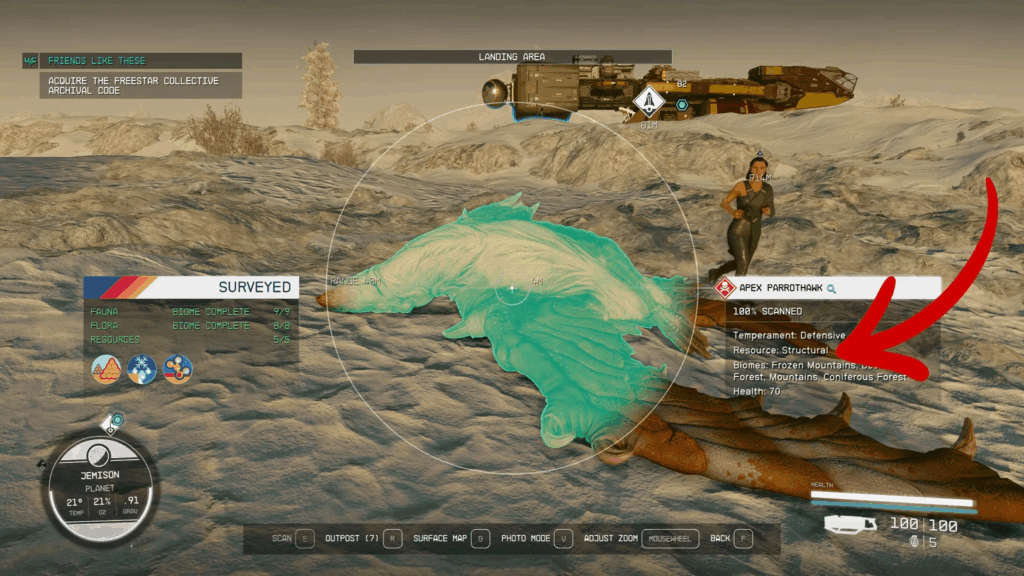Viewport: 1024px width, 576px height.
Task: Choose the molecule resource icon
Action: [177, 369]
